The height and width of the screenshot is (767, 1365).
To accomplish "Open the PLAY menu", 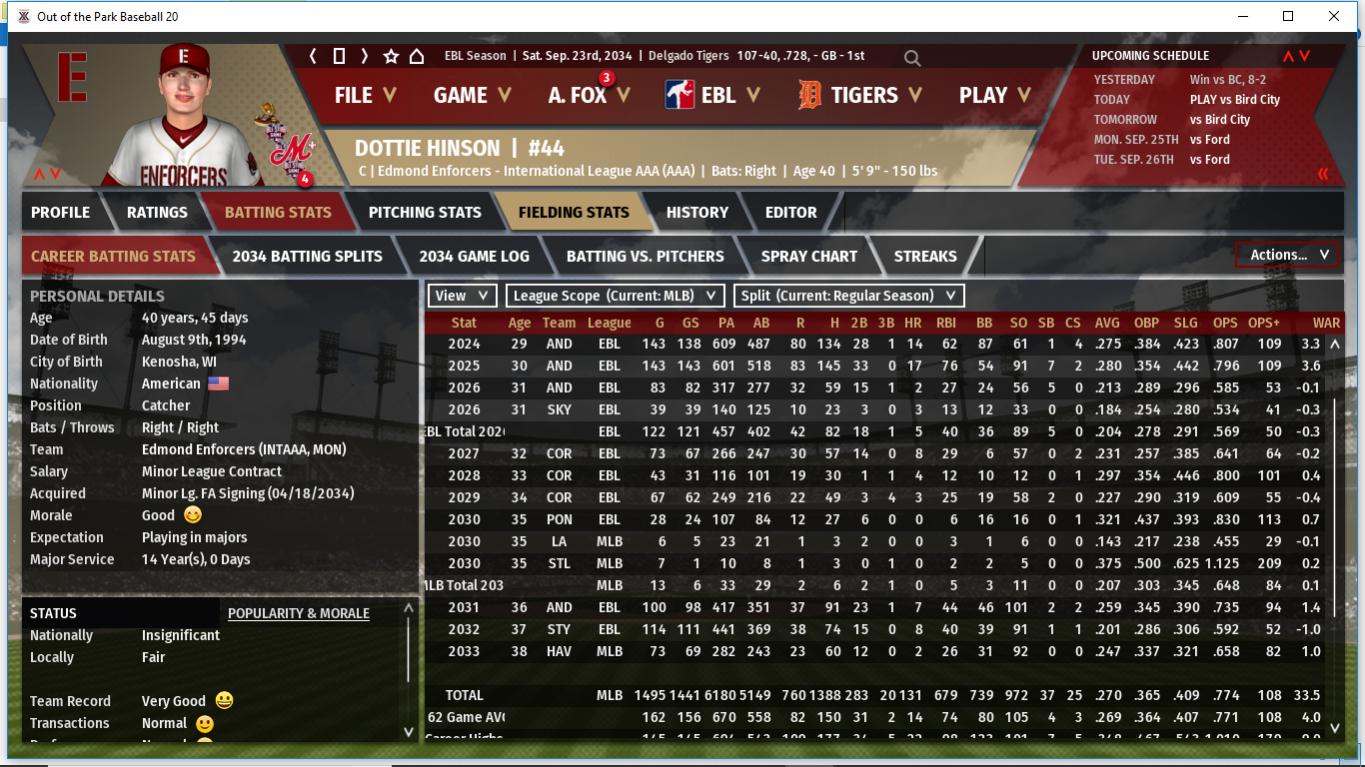I will pyautogui.click(x=994, y=95).
